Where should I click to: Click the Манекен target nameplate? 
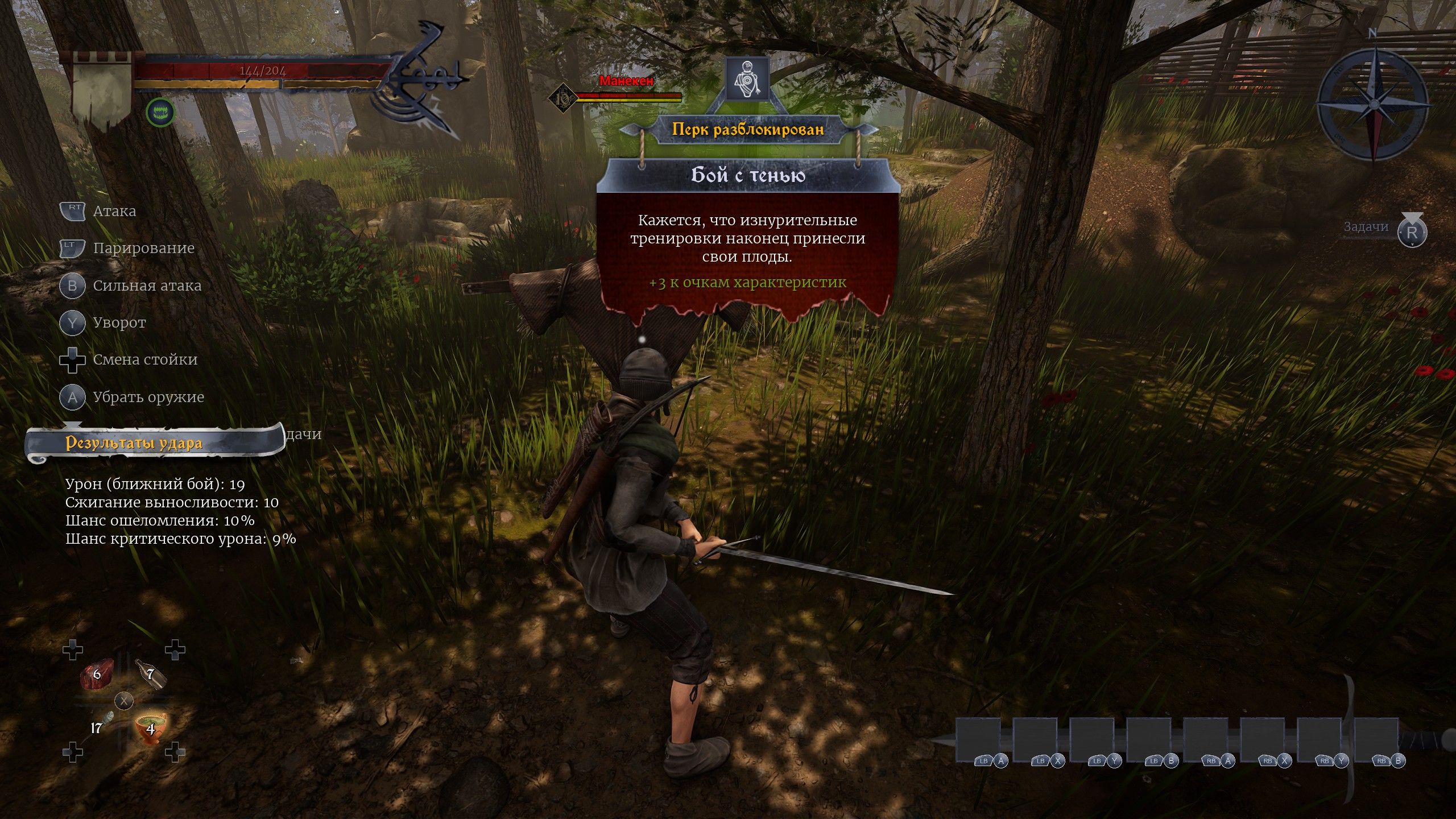[x=626, y=81]
